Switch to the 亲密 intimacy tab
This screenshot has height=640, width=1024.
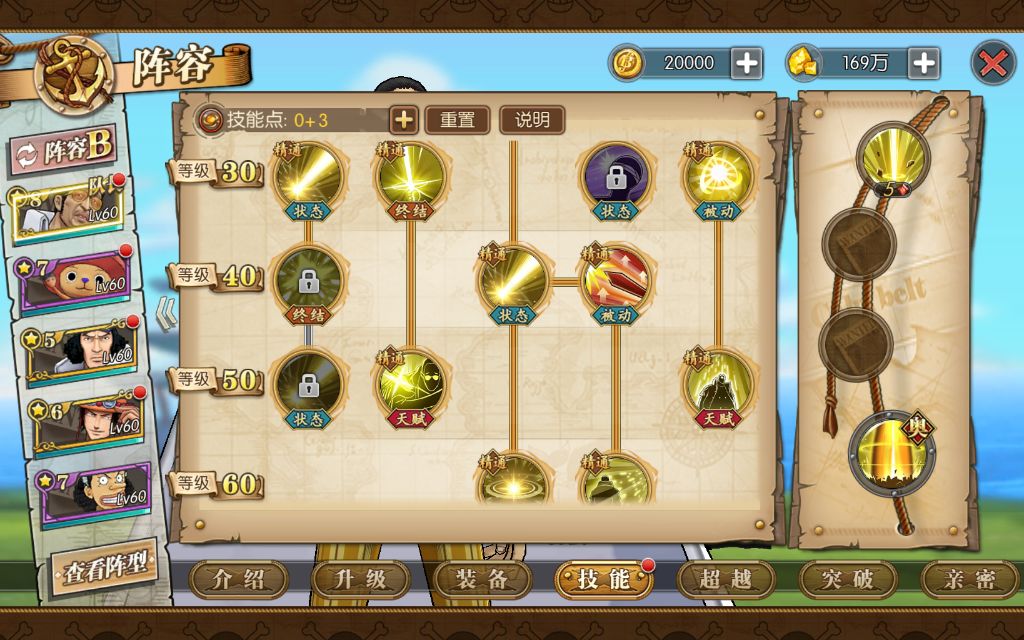[969, 579]
